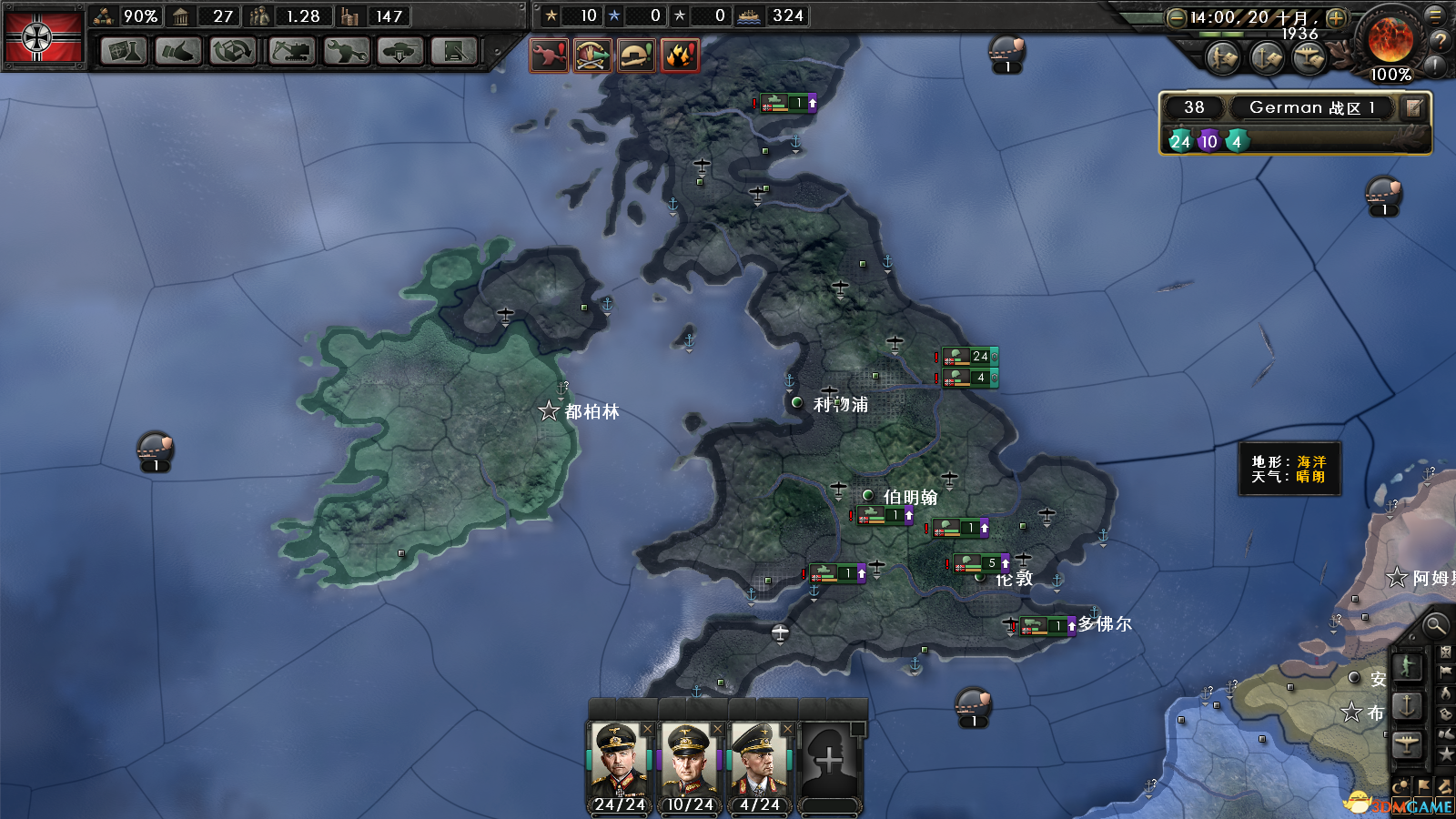Add a new army commander slot

coord(829,761)
